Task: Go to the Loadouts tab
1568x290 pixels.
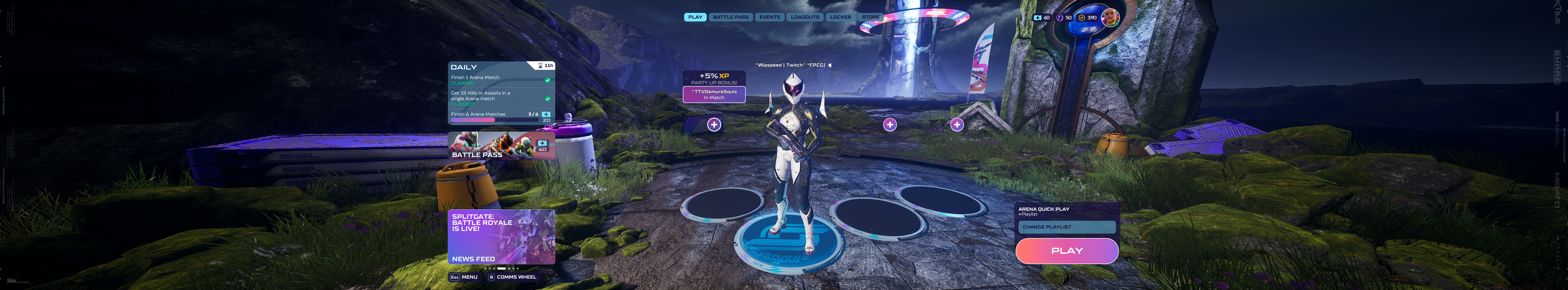Action: tap(805, 17)
